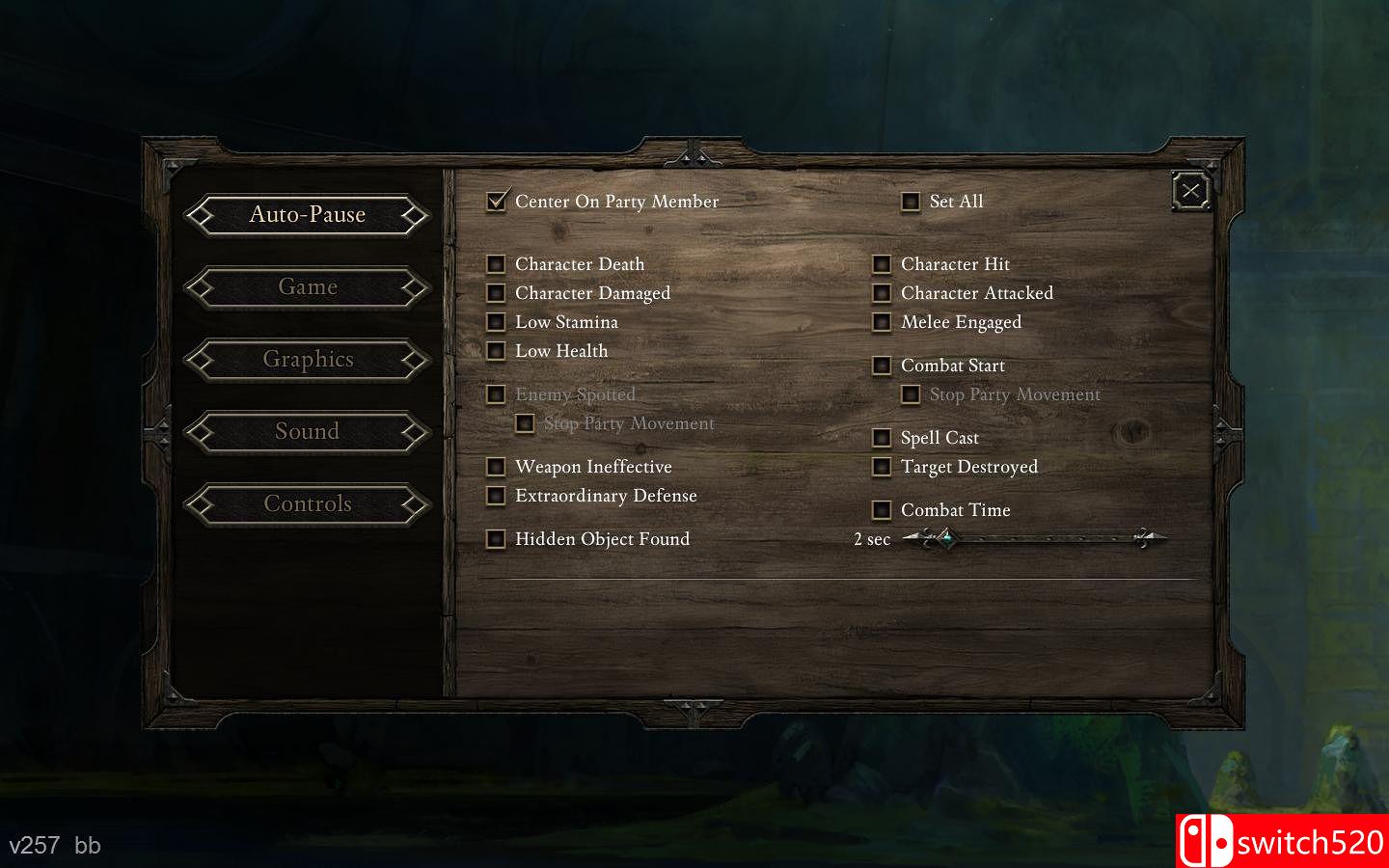This screenshot has width=1389, height=868.
Task: Open the Graphics settings section
Action: click(307, 359)
